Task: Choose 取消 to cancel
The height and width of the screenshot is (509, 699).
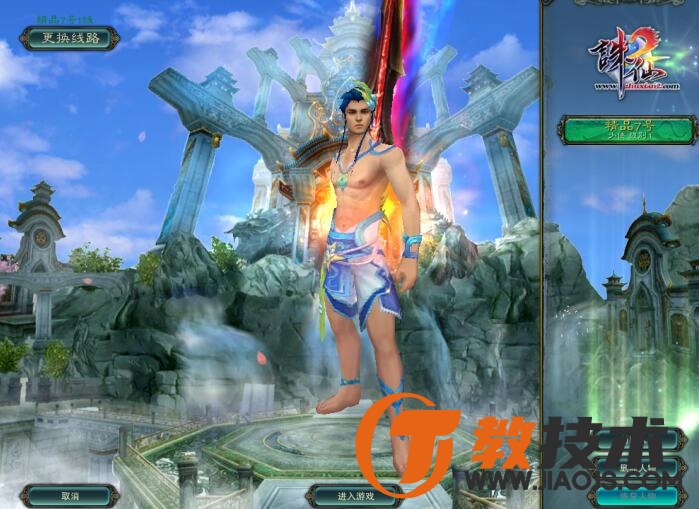Action: click(70, 495)
